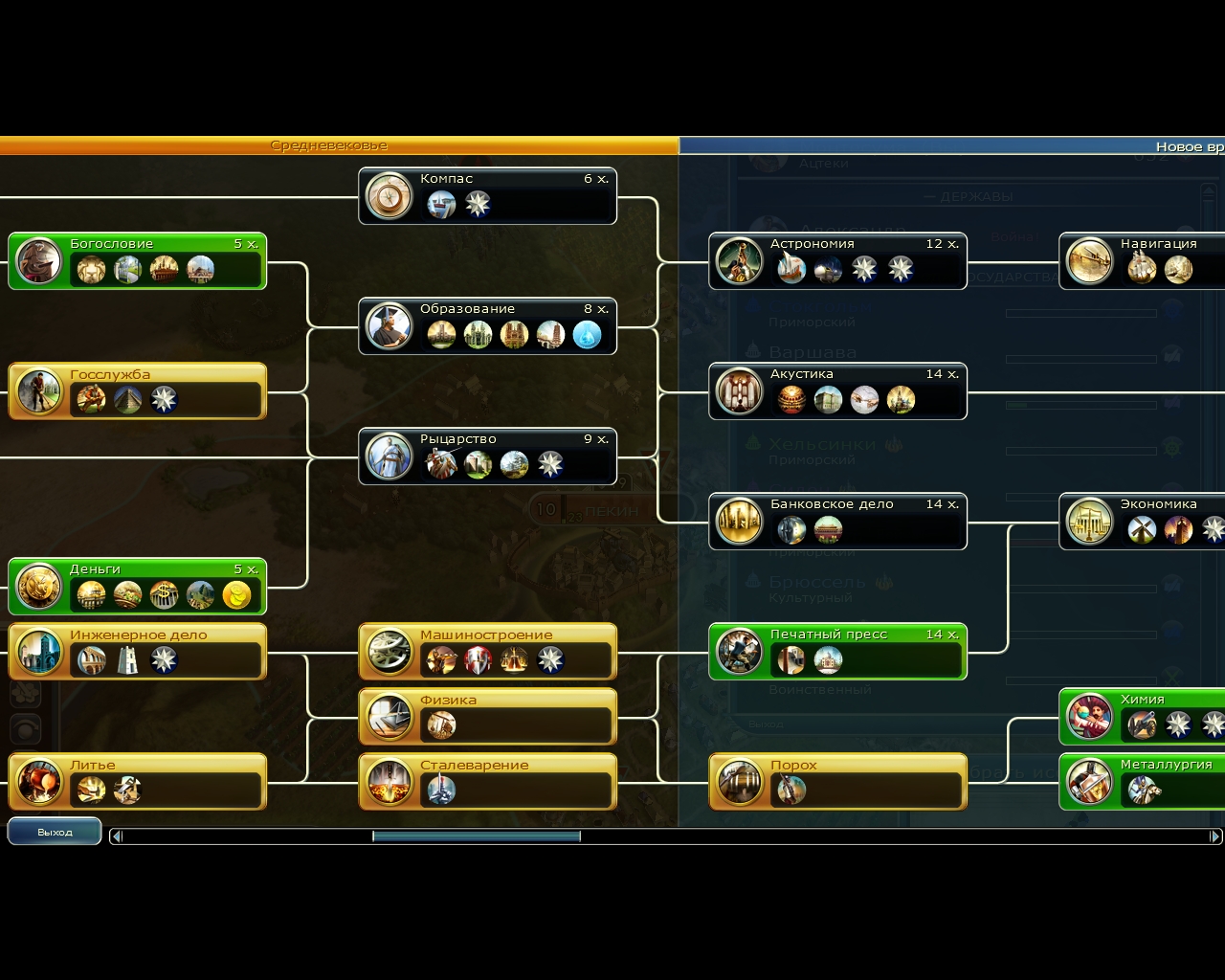Select the Компас technology icon
The height and width of the screenshot is (980, 1225).
(x=389, y=196)
